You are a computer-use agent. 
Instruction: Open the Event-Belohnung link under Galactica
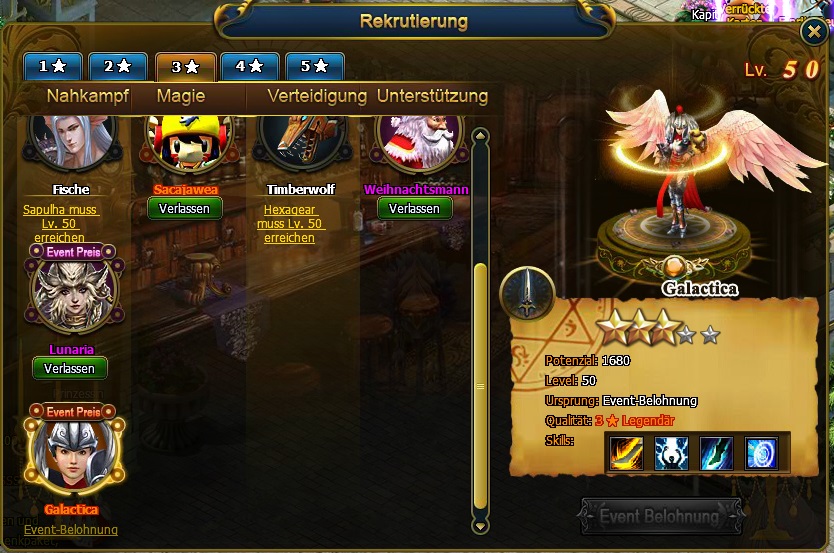[x=71, y=529]
